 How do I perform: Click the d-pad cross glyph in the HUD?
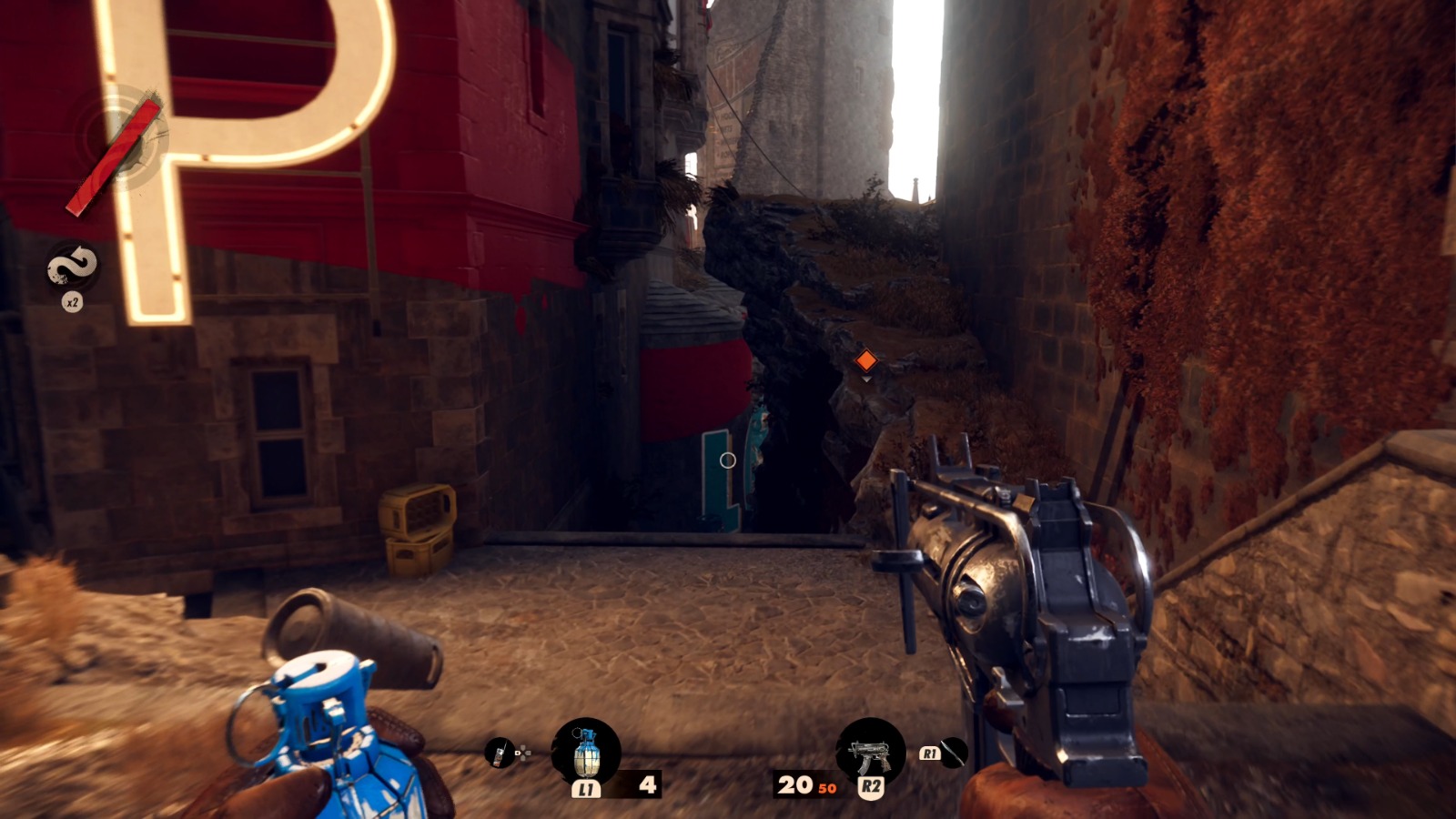click(x=525, y=753)
